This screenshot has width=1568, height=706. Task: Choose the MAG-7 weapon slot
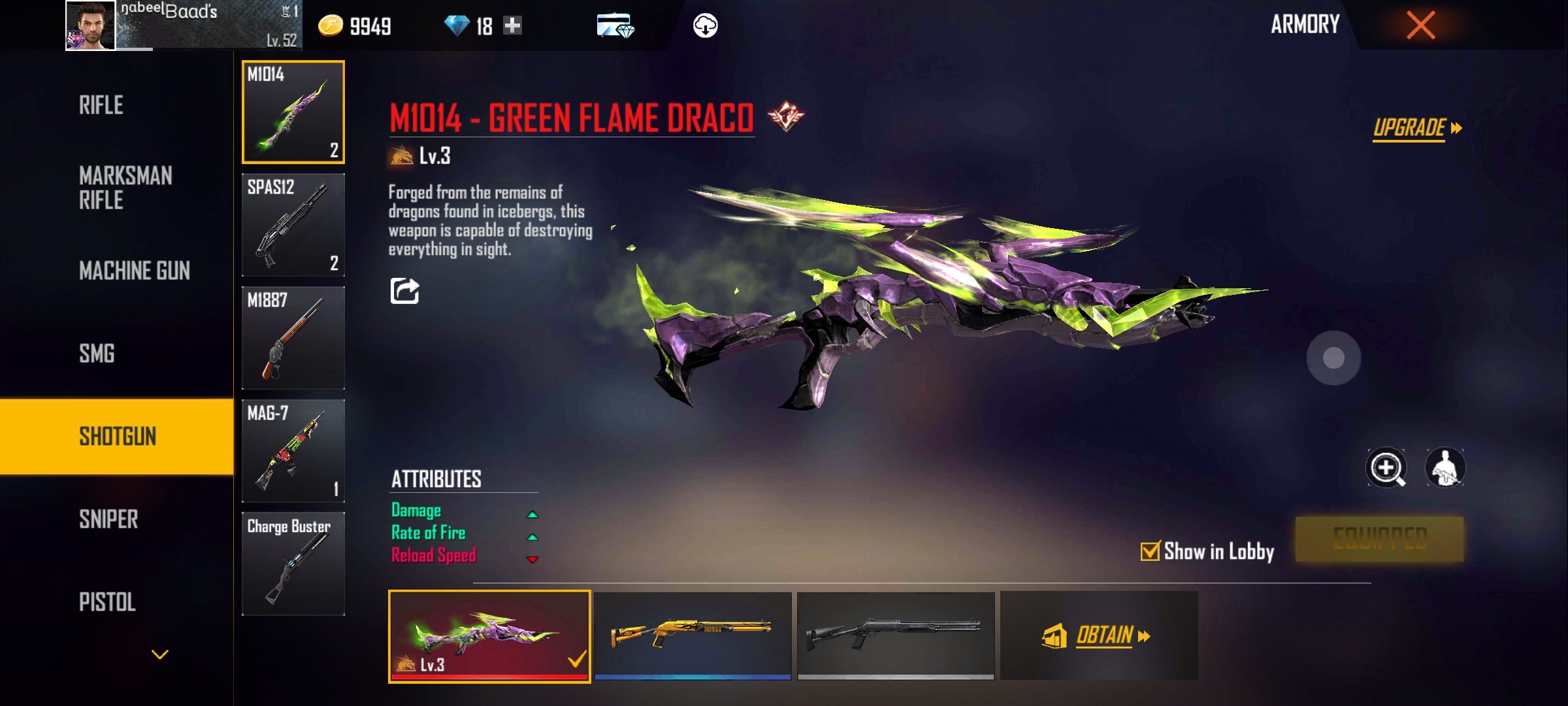coord(293,451)
